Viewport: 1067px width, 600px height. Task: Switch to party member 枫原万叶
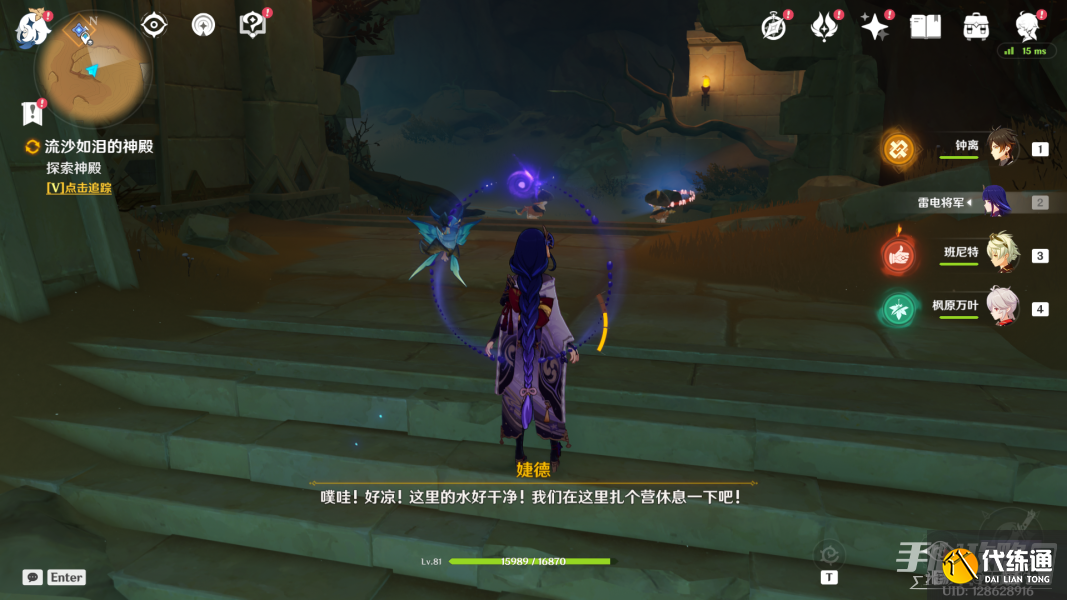(1002, 308)
